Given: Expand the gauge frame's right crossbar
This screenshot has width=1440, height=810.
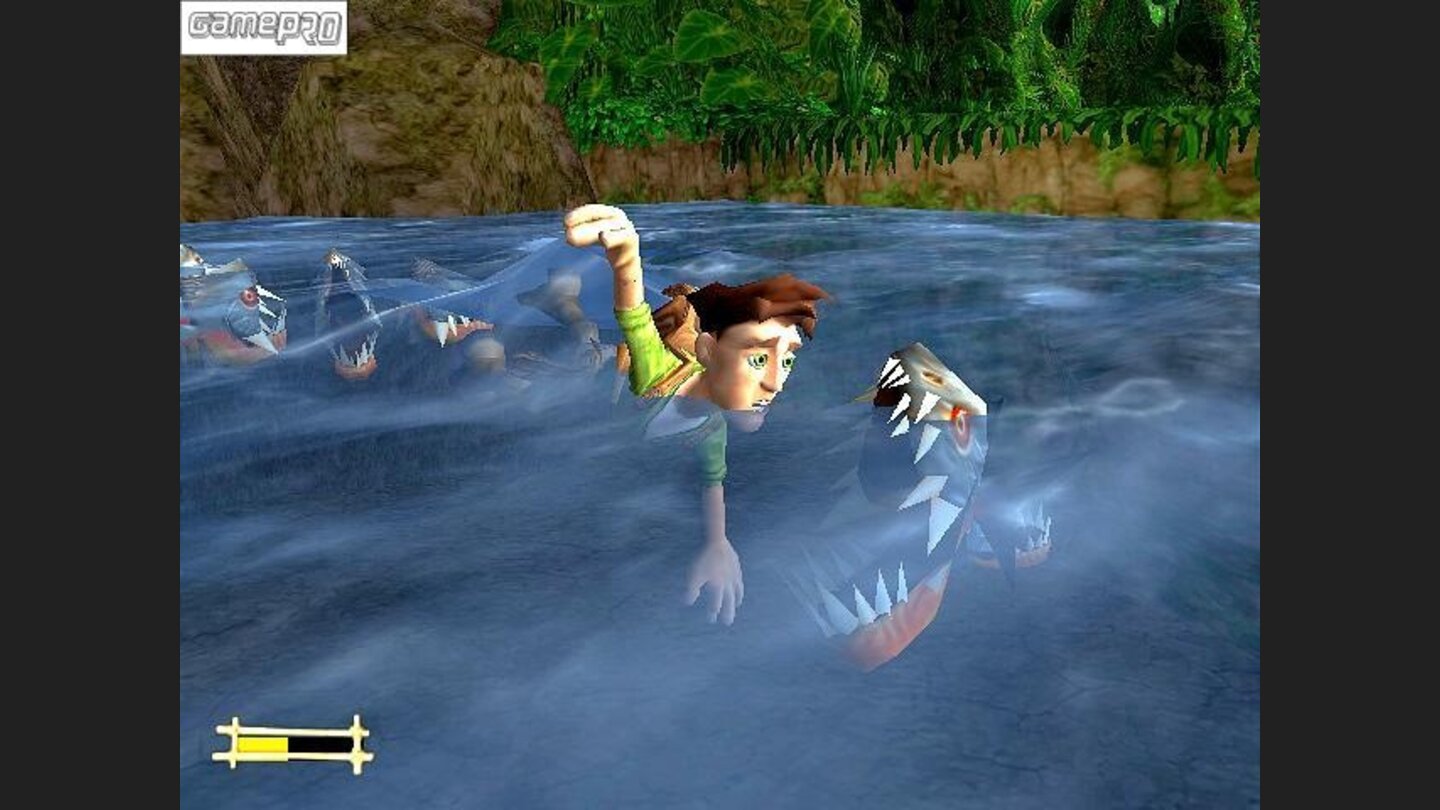Looking at the screenshot, I should point(355,741).
